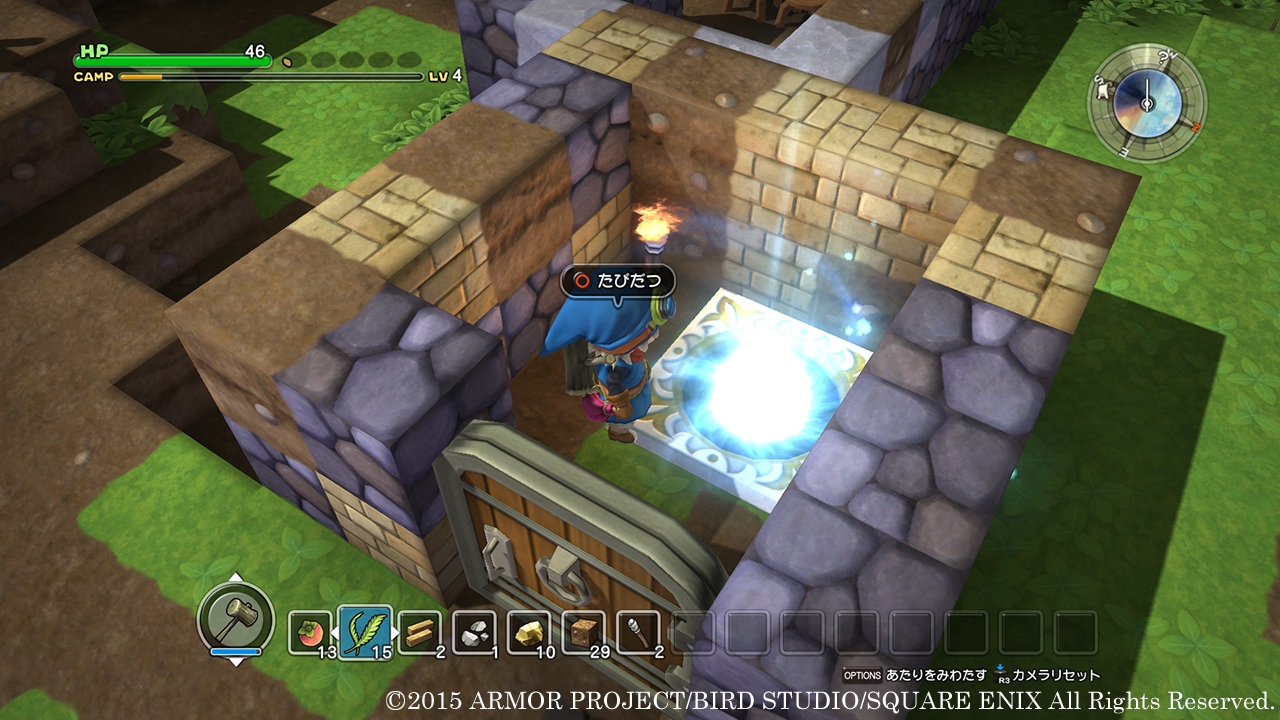Click the question mark marker on the compass
The image size is (1280, 720).
[1163, 58]
